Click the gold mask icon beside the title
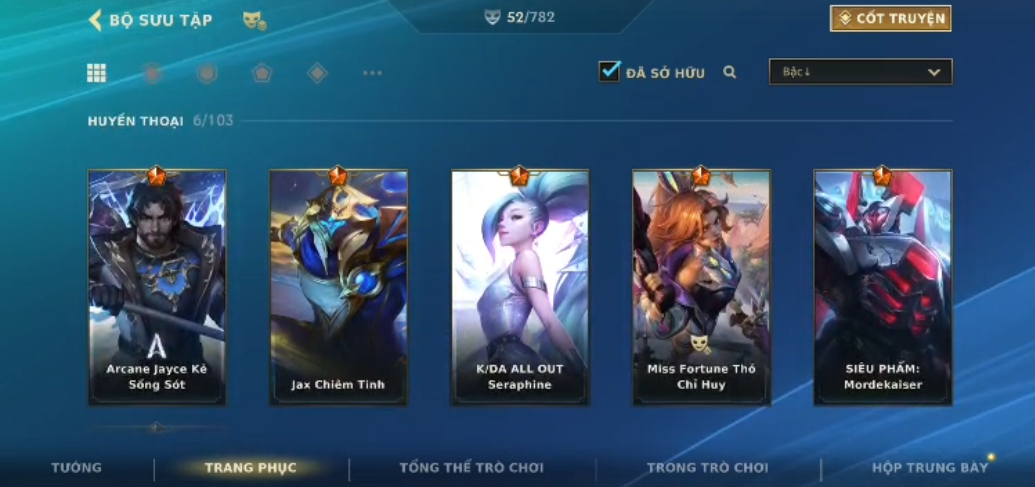The height and width of the screenshot is (487, 1035). [x=254, y=20]
